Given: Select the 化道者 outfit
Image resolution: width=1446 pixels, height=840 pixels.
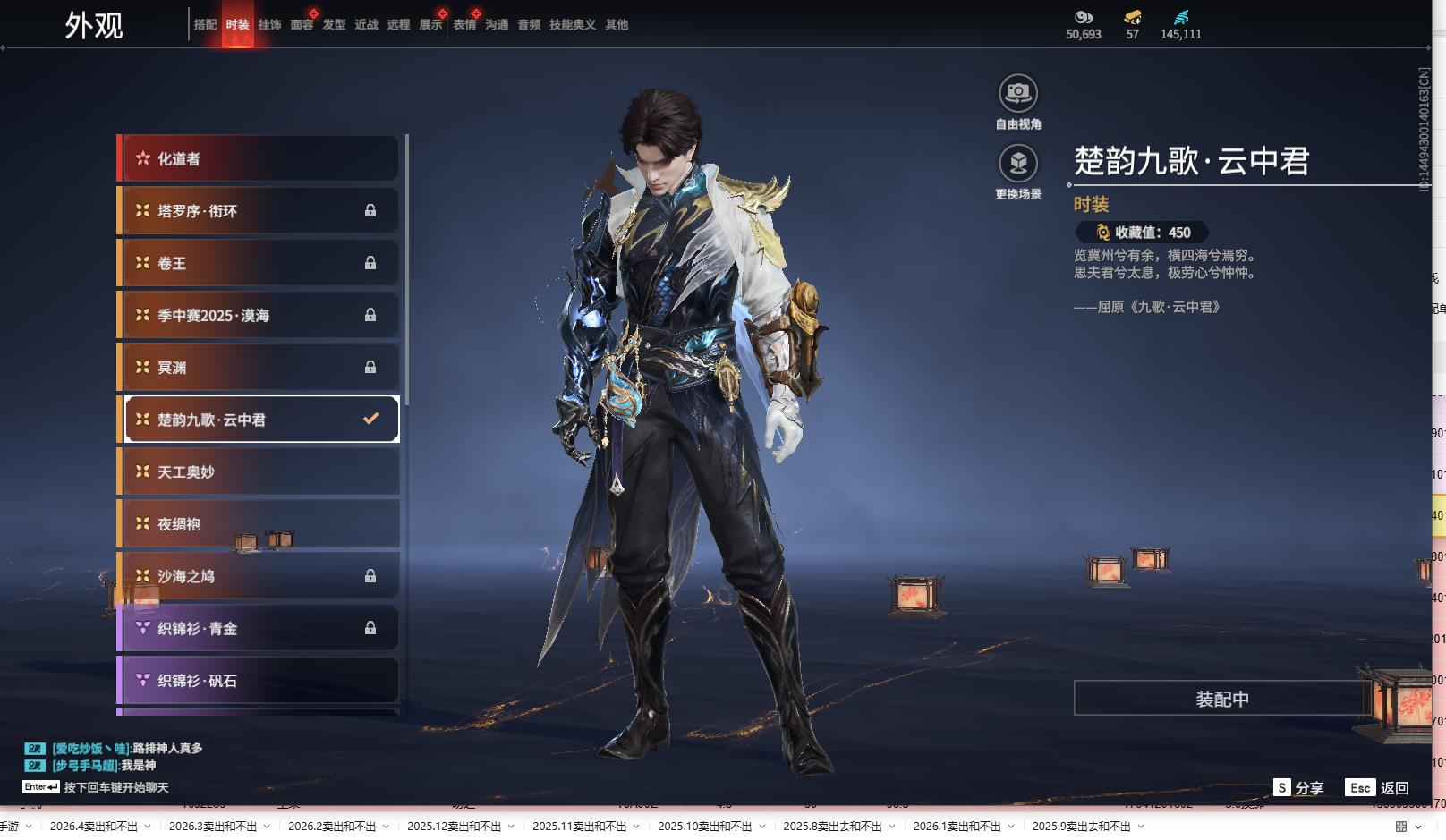Looking at the screenshot, I should click(259, 159).
